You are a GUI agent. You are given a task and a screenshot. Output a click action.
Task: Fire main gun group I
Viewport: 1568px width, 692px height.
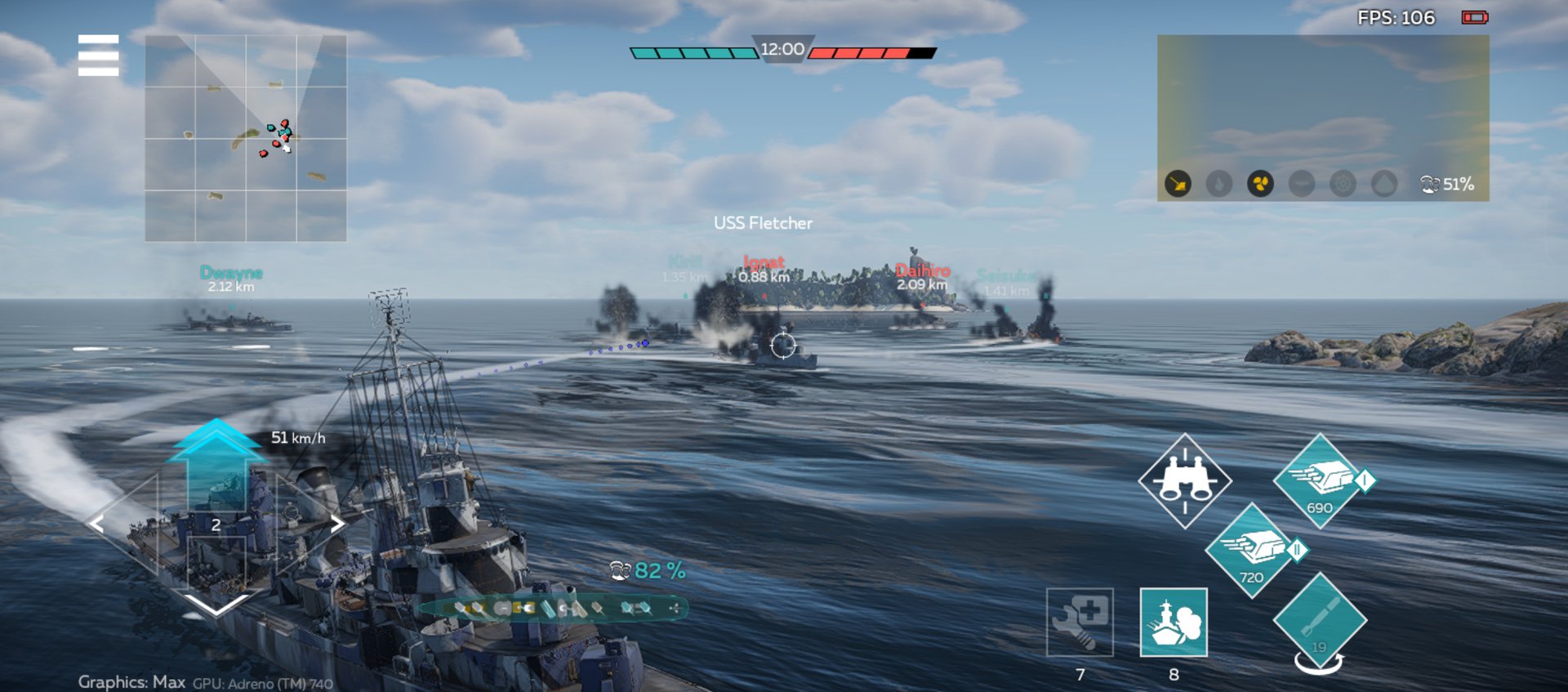pos(1319,480)
